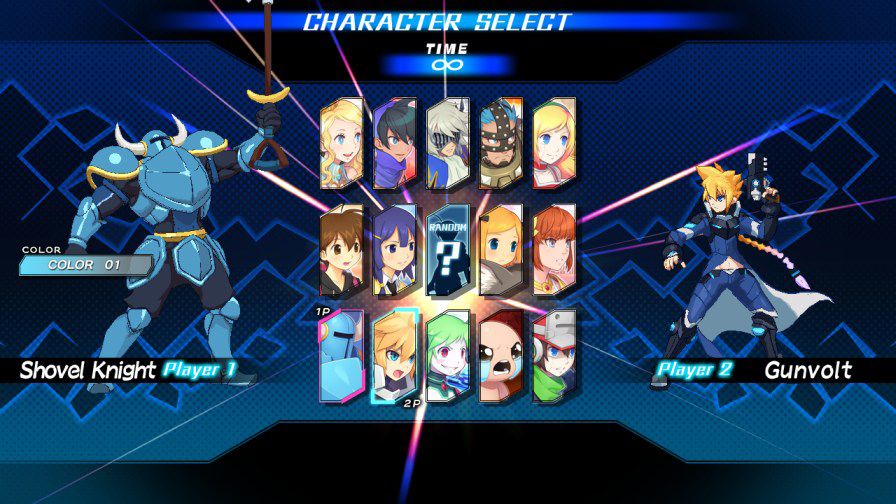
Task: Select the Gunvolt portrait tile
Action: (394, 357)
